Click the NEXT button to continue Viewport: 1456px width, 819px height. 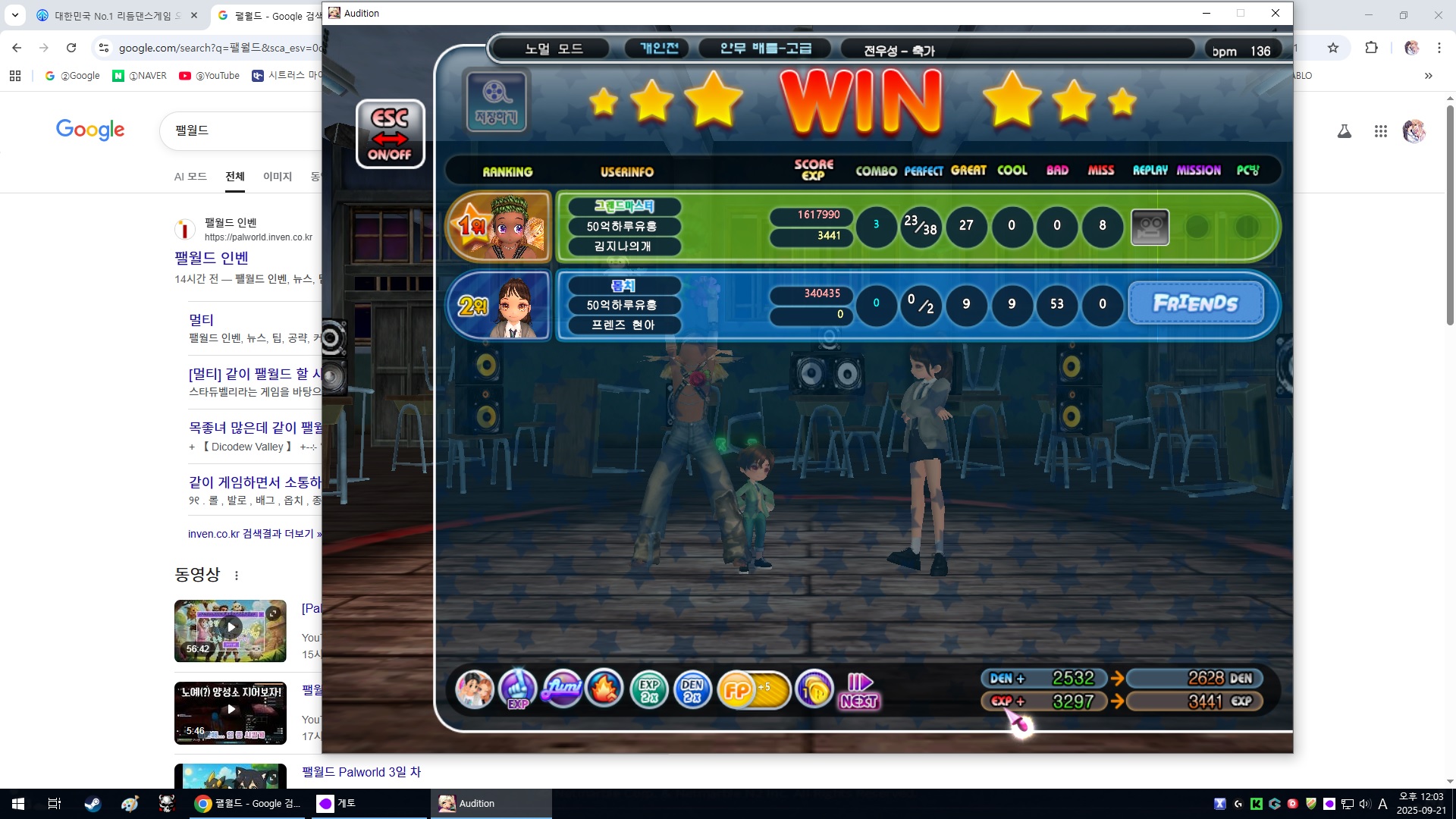click(x=859, y=691)
